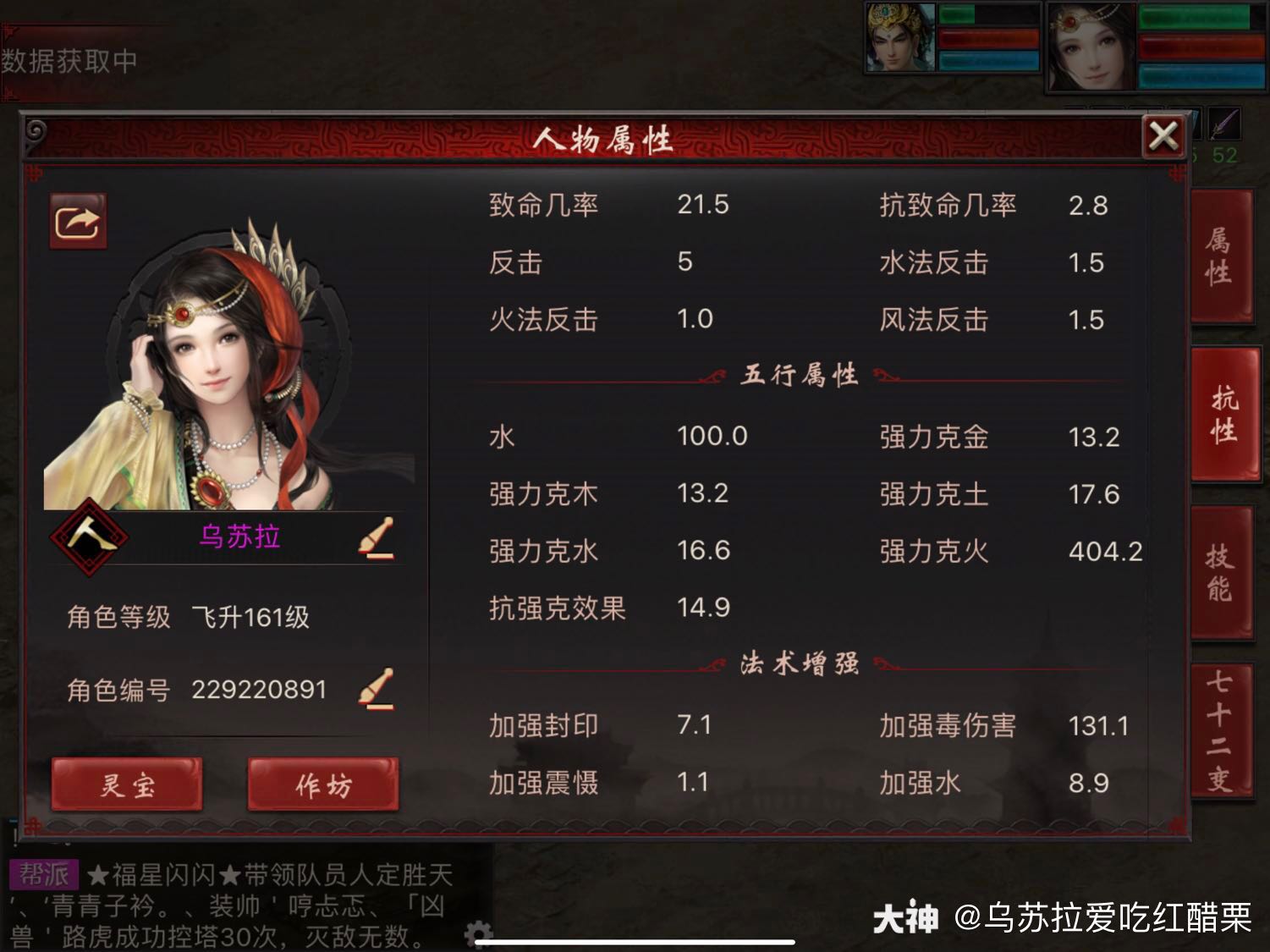
Task: Close the 人物属性 character panel
Action: (1164, 135)
